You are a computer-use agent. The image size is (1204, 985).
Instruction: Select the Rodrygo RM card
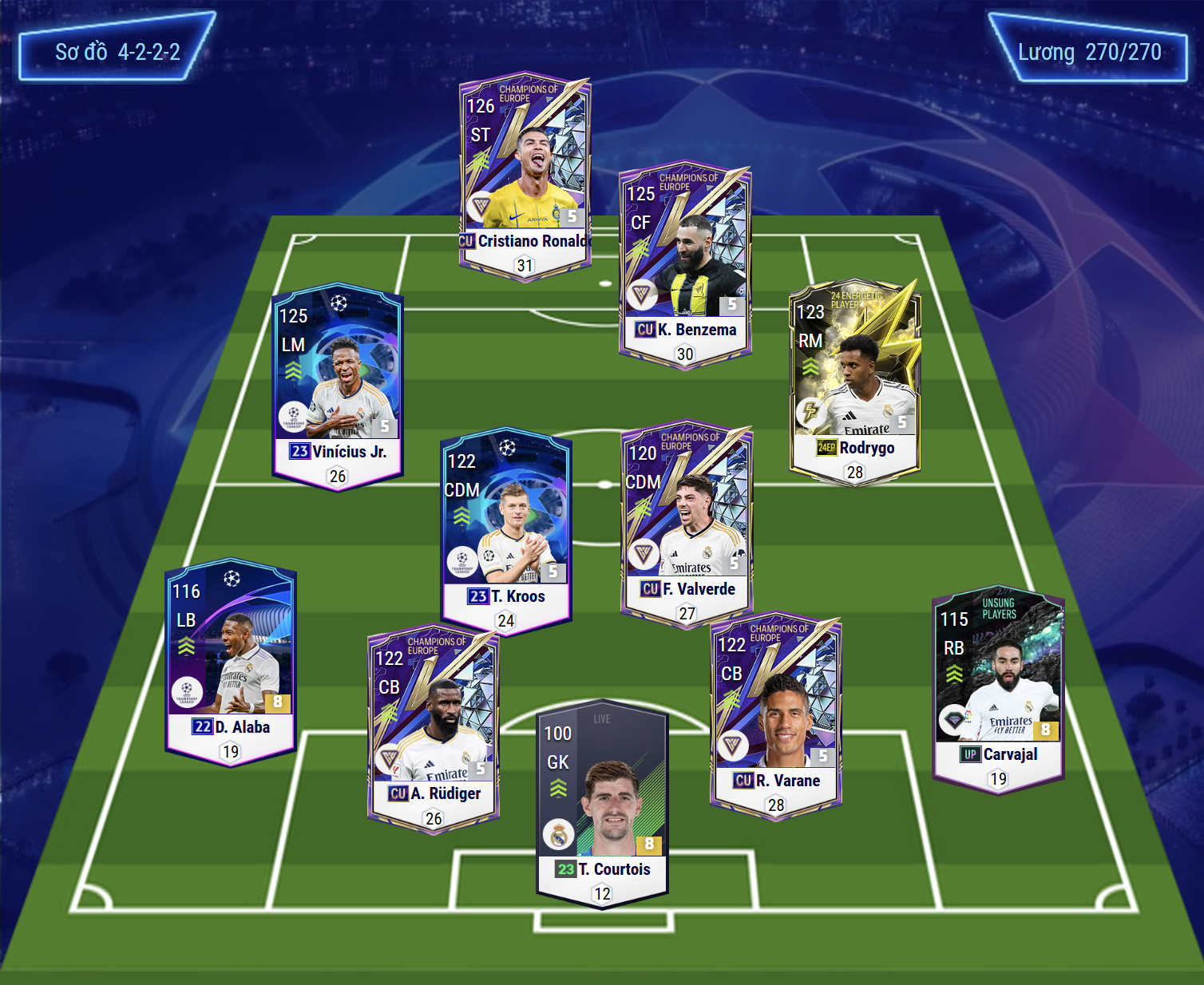855,379
